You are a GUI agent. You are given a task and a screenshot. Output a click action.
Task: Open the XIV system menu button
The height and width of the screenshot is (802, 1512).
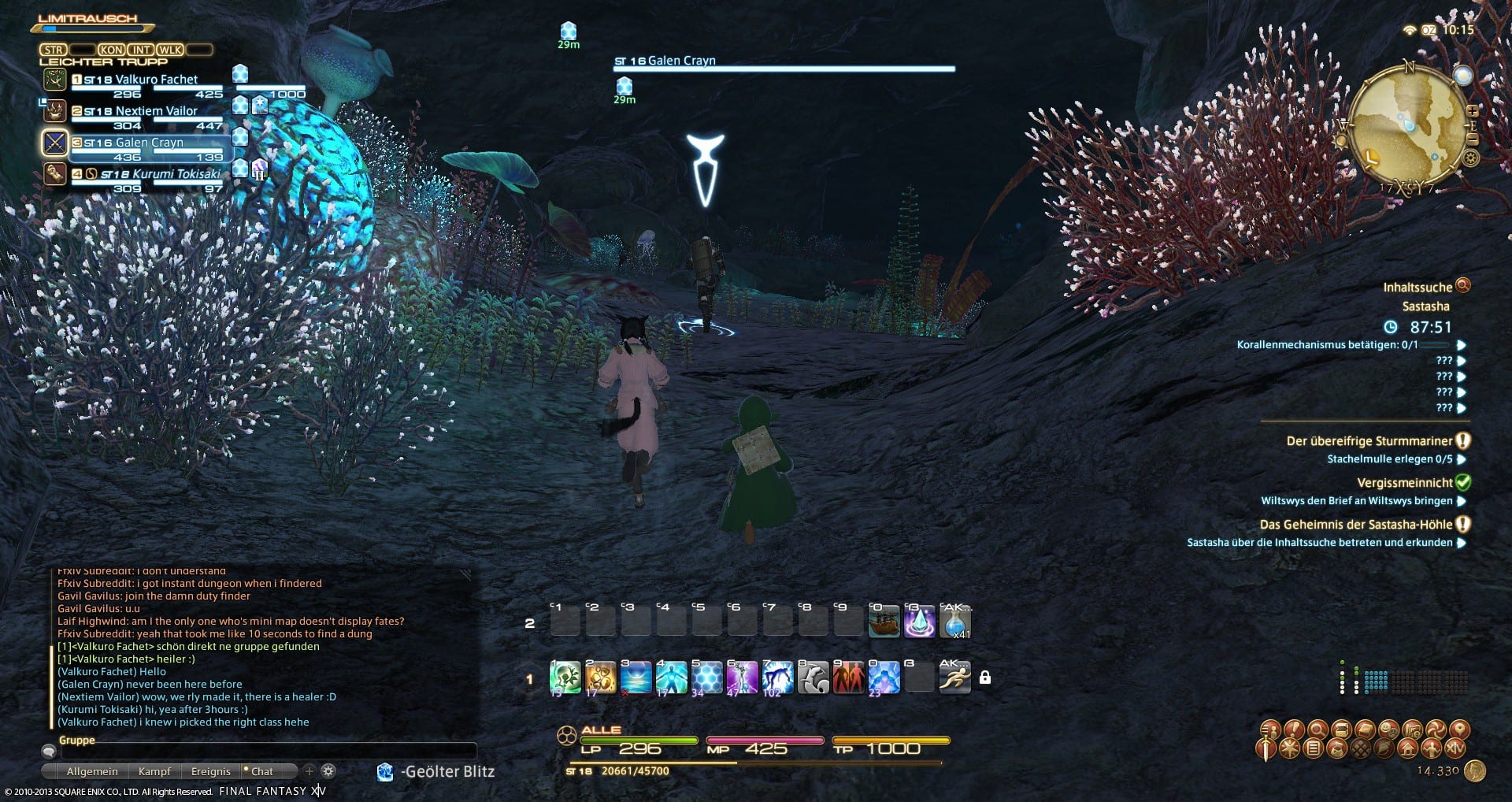(x=1456, y=748)
